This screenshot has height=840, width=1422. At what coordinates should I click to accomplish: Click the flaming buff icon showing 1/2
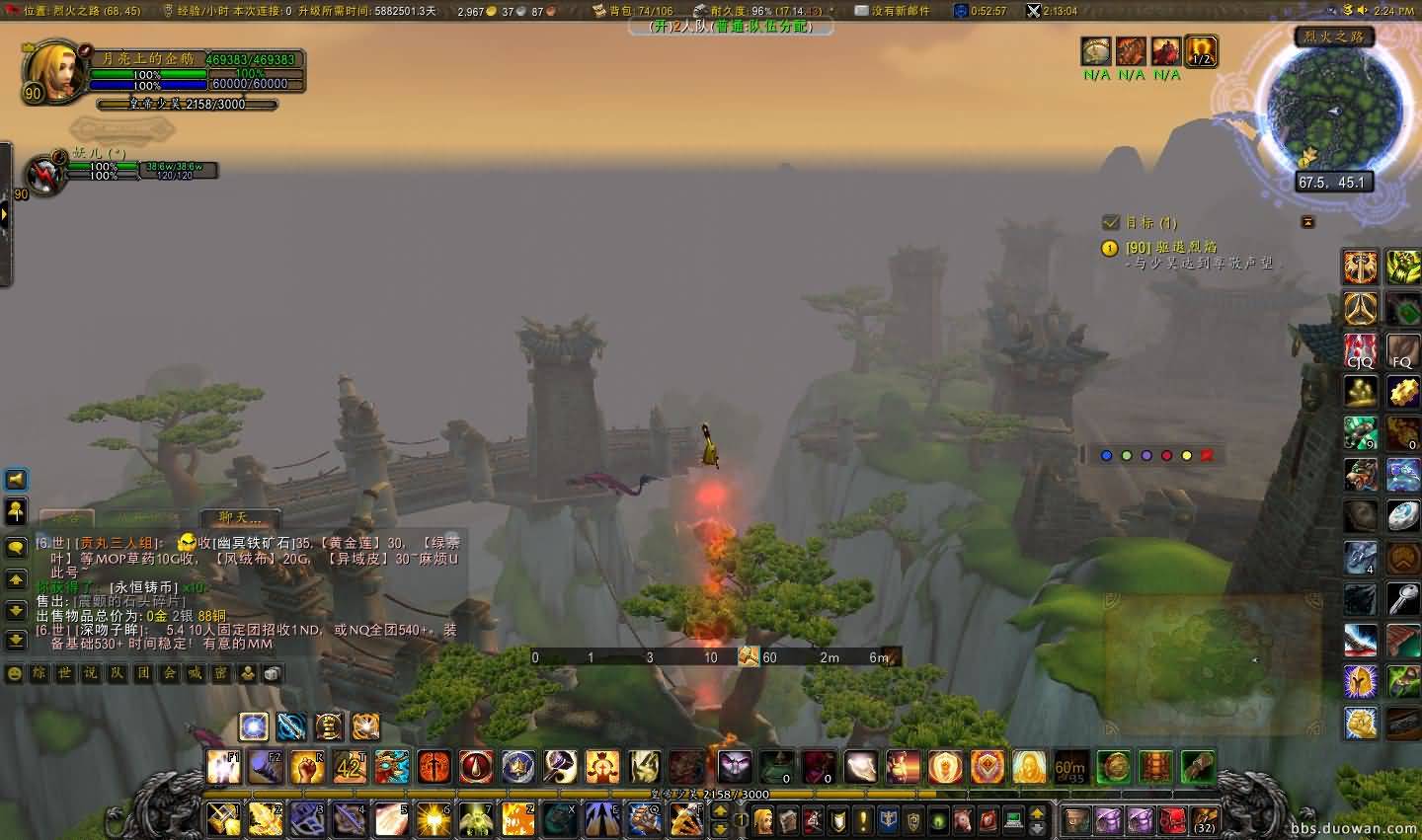pos(1201,51)
